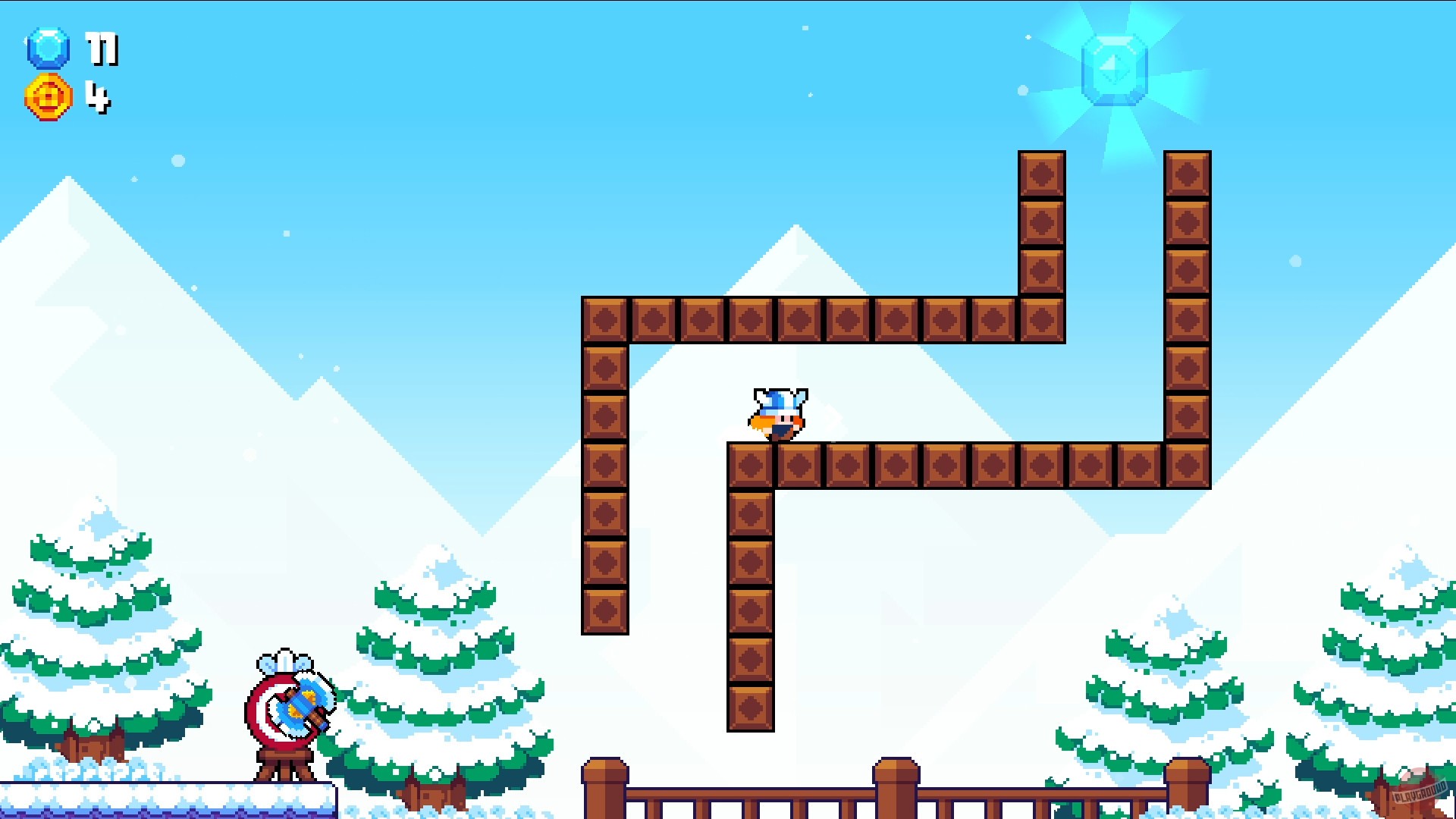The height and width of the screenshot is (819, 1456).
Task: Click the gold coin counter icon
Action: pos(48,96)
